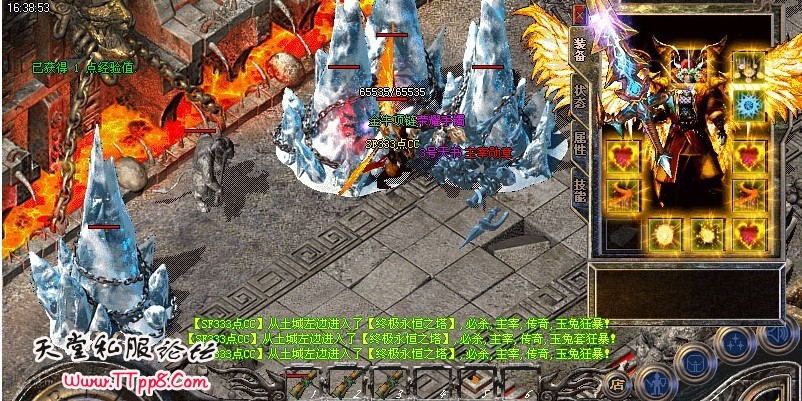The width and height of the screenshot is (802, 401).
Task: Use the scroll in hotbar slot 3
Action: 389,382
